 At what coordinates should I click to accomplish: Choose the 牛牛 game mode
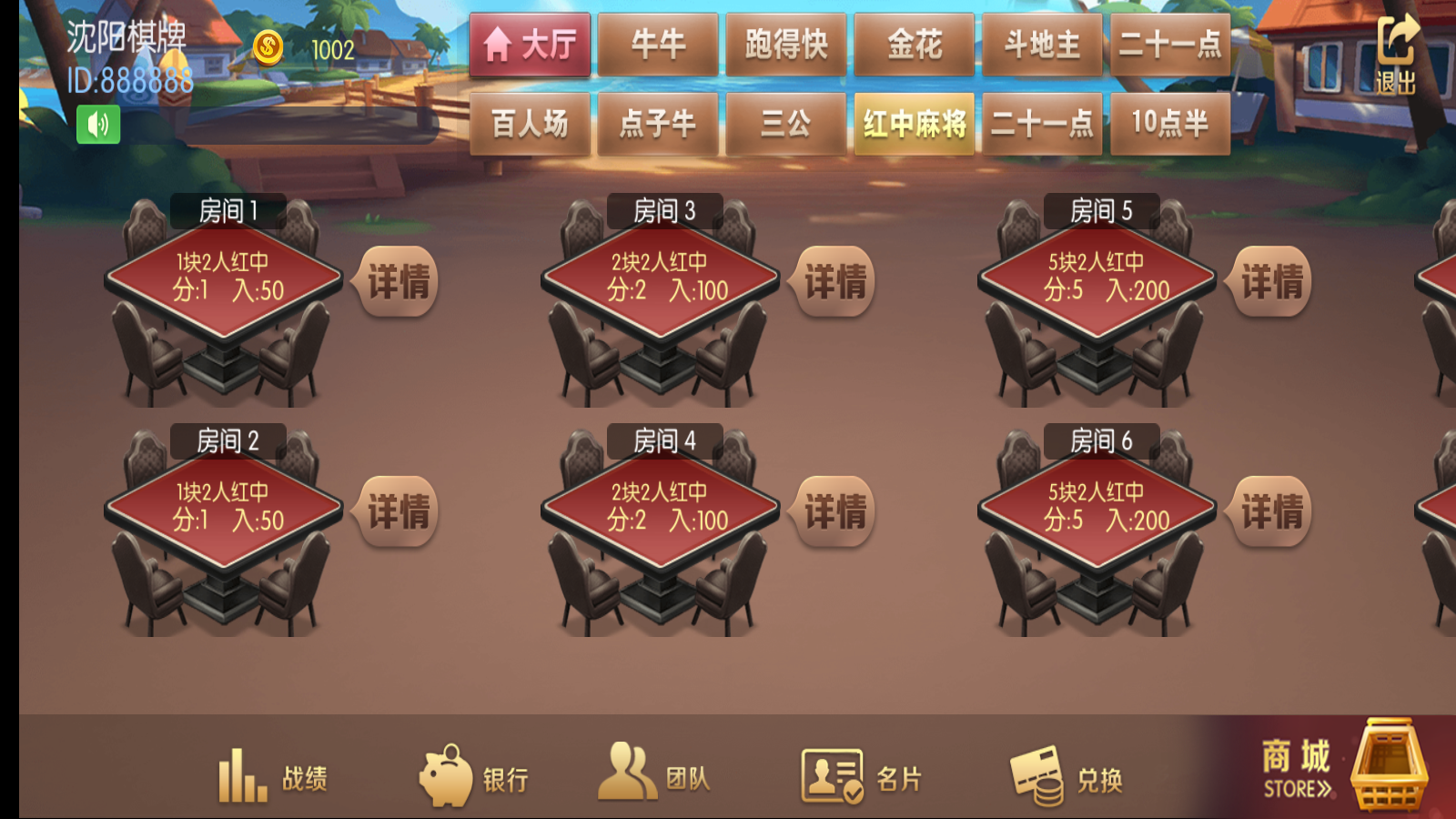659,44
